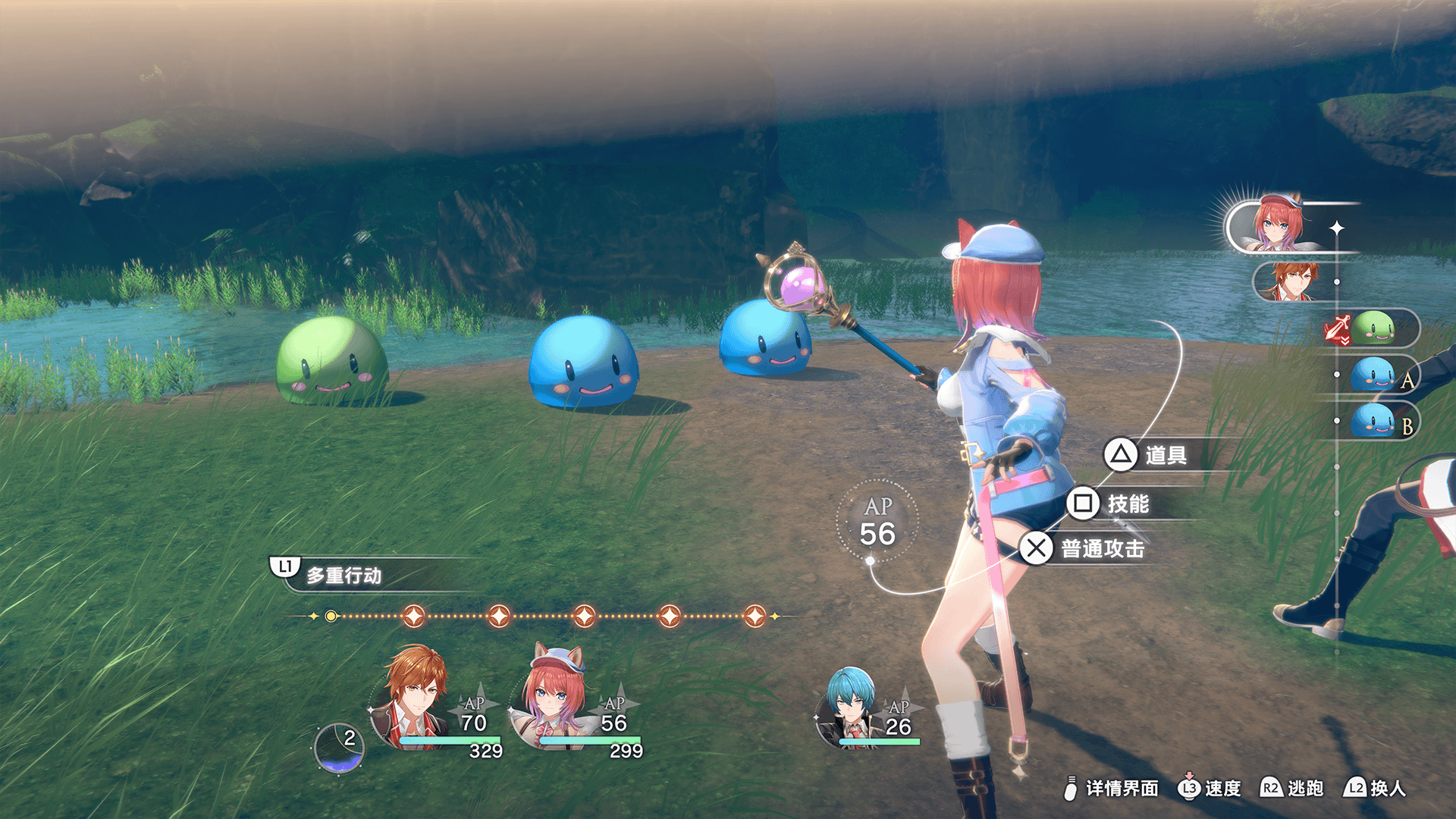The image size is (1456, 819).
Task: Select 换人 to swap party member
Action: [x=1374, y=789]
